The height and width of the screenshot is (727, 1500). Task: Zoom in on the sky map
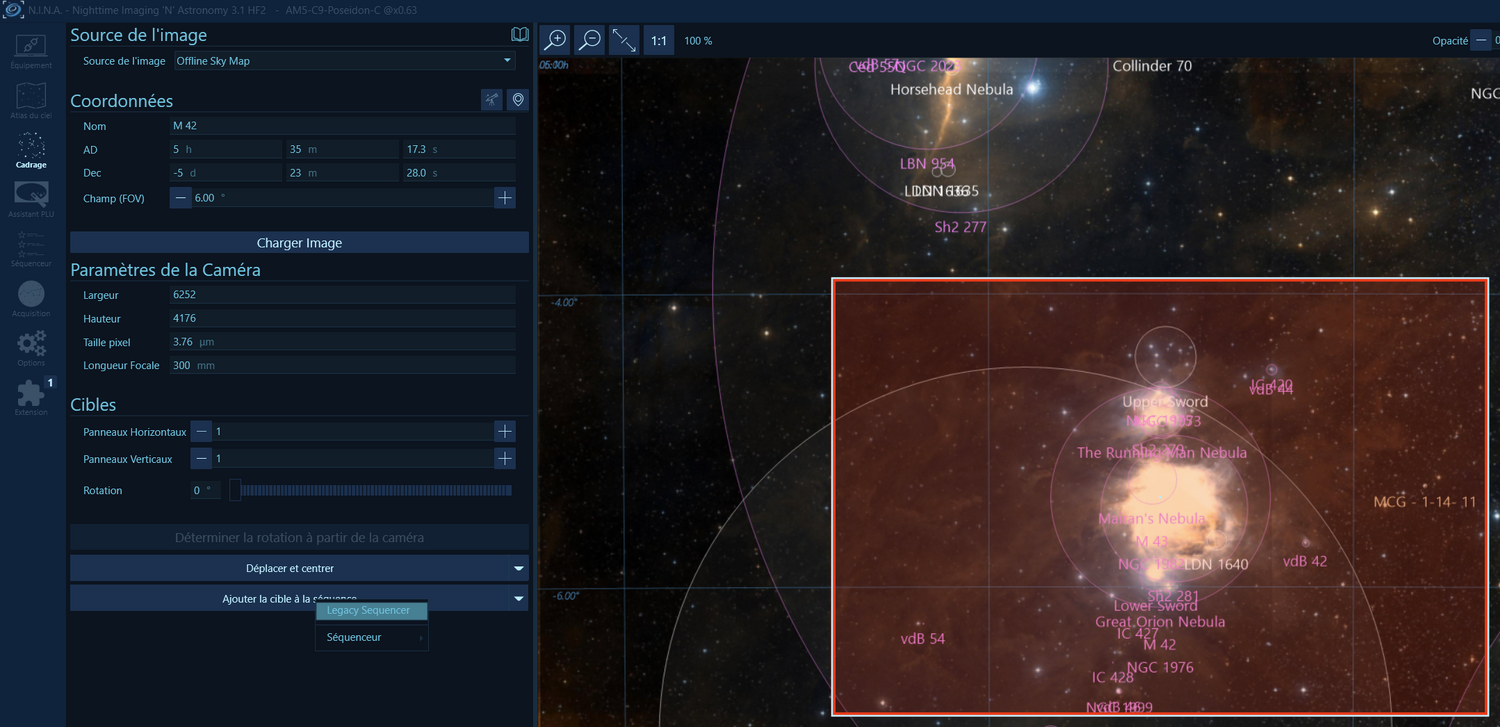point(554,40)
